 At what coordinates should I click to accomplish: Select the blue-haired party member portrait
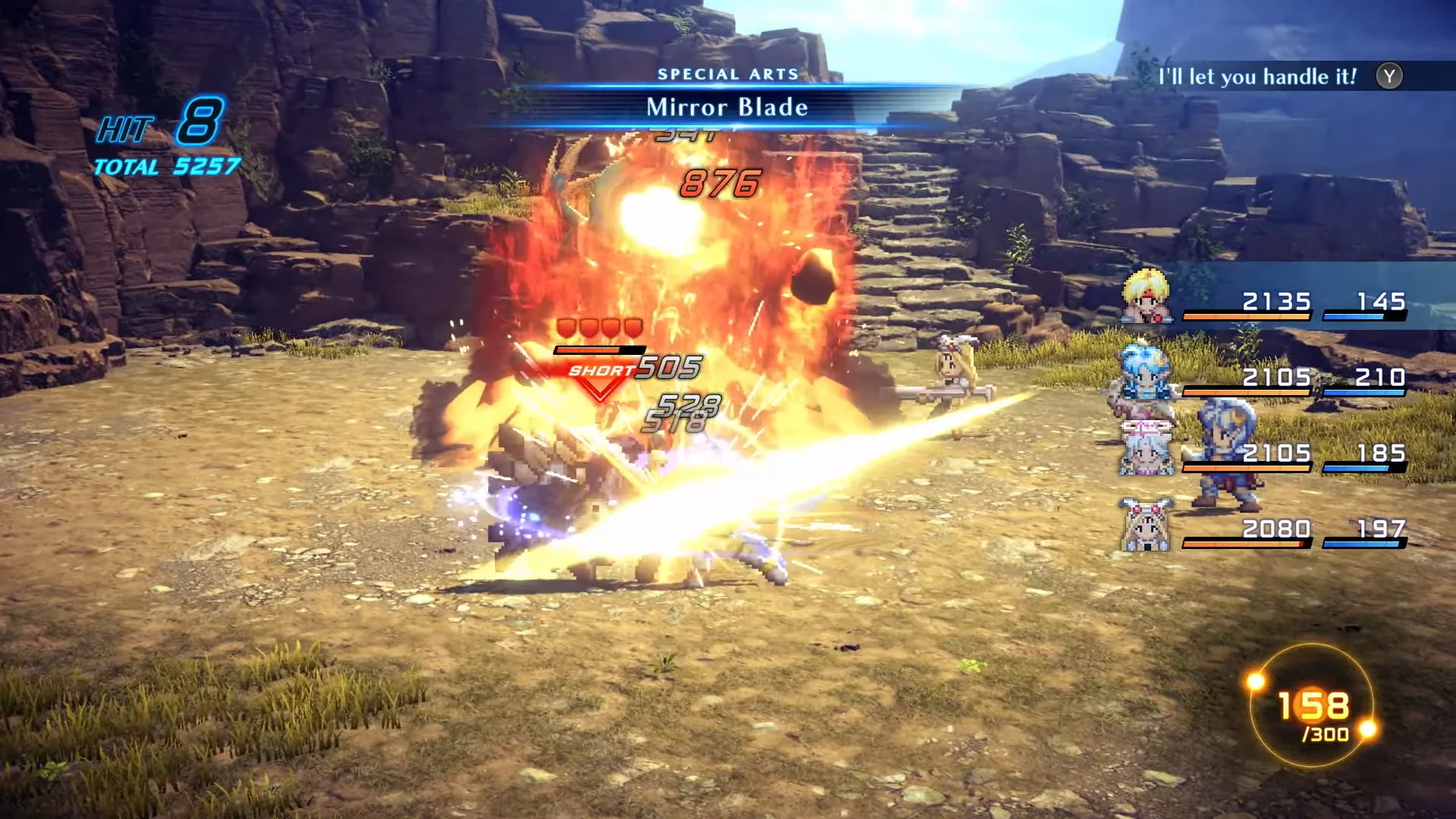tap(1145, 372)
